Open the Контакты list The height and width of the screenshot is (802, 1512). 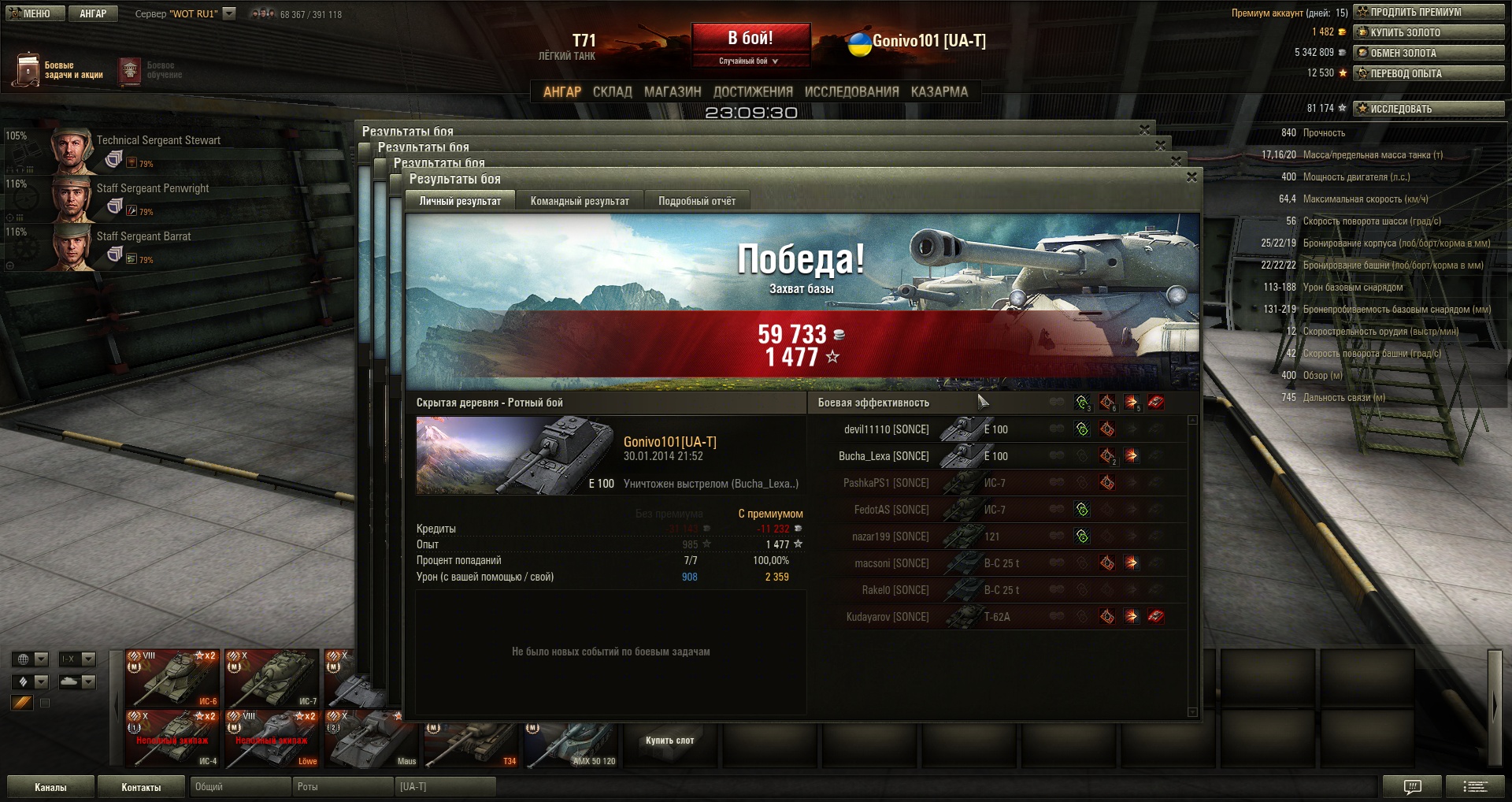141,787
